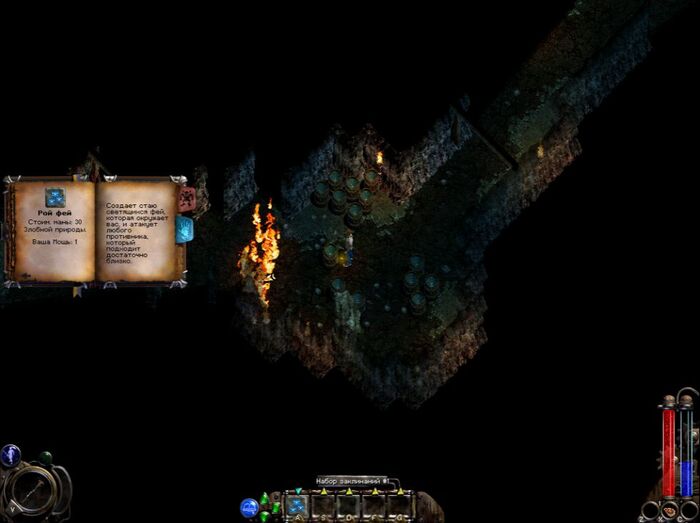700x523 pixels.
Task: Select the Fairy Swarm spell icon in spellbook
Action: 55,197
